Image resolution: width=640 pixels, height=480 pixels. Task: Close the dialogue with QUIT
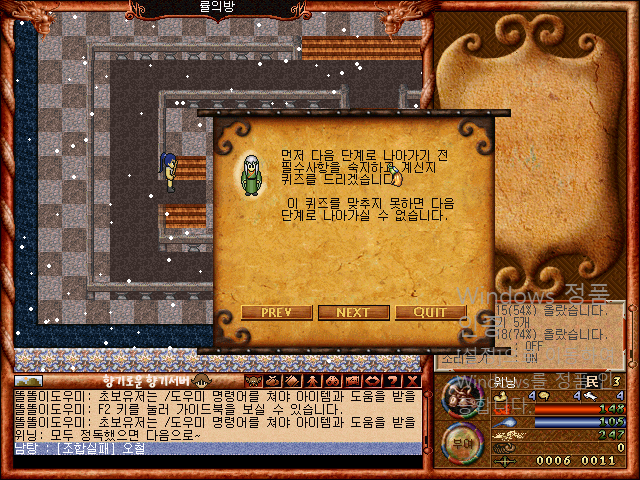coord(430,312)
